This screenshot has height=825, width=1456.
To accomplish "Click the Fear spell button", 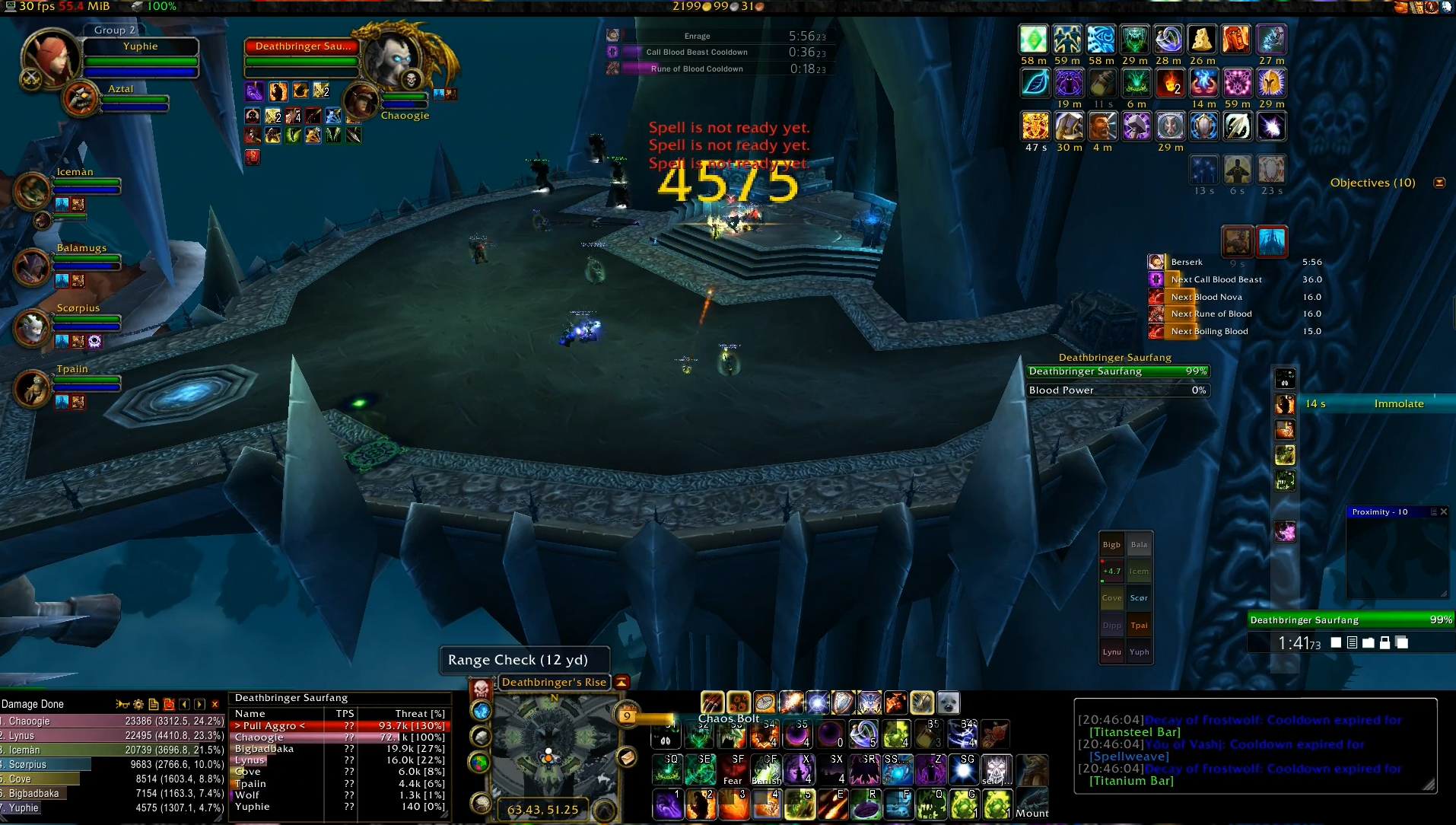I will tap(733, 770).
